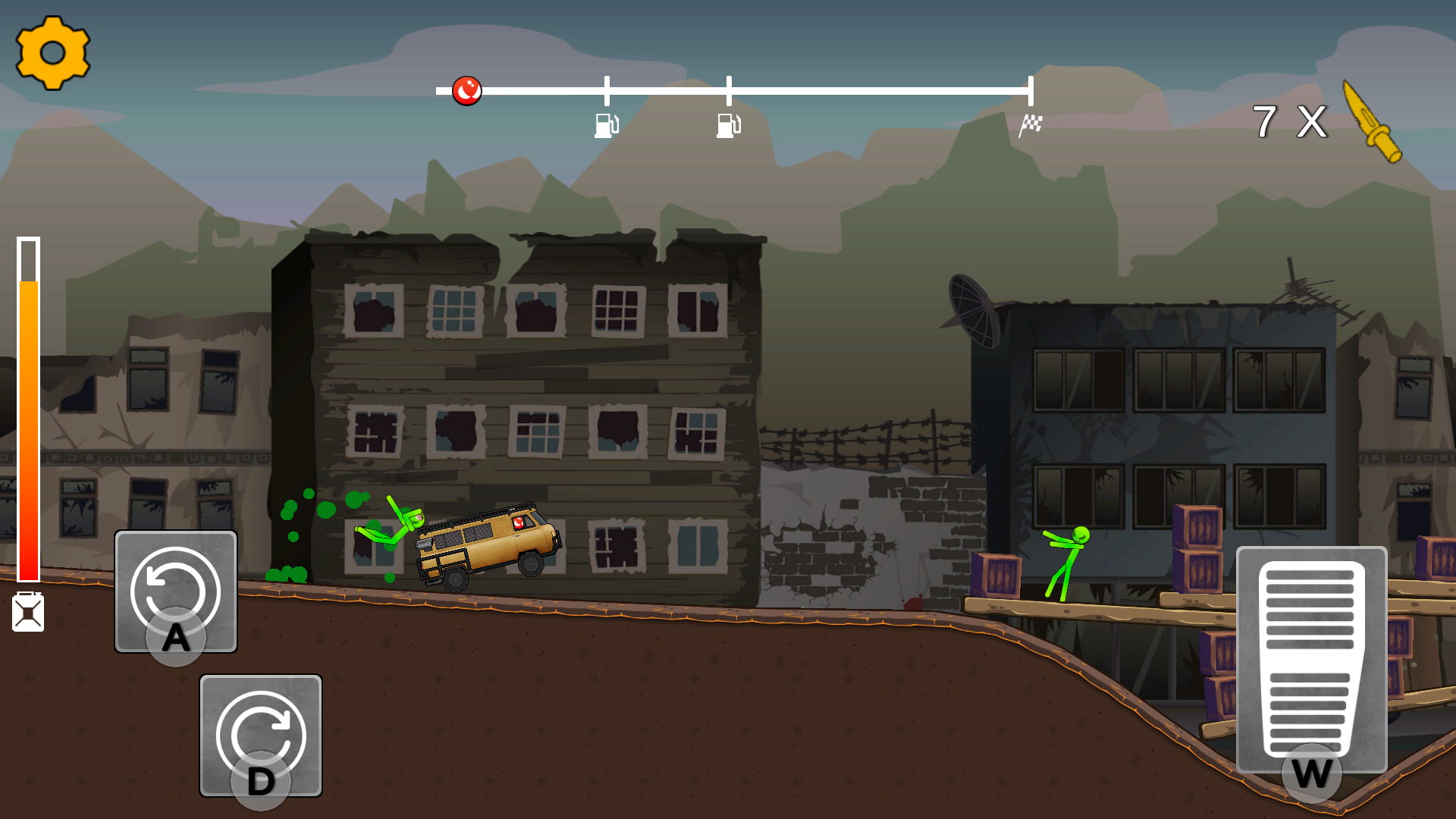Click the second fuel pump checkpoint icon
The image size is (1456, 819).
point(728,127)
